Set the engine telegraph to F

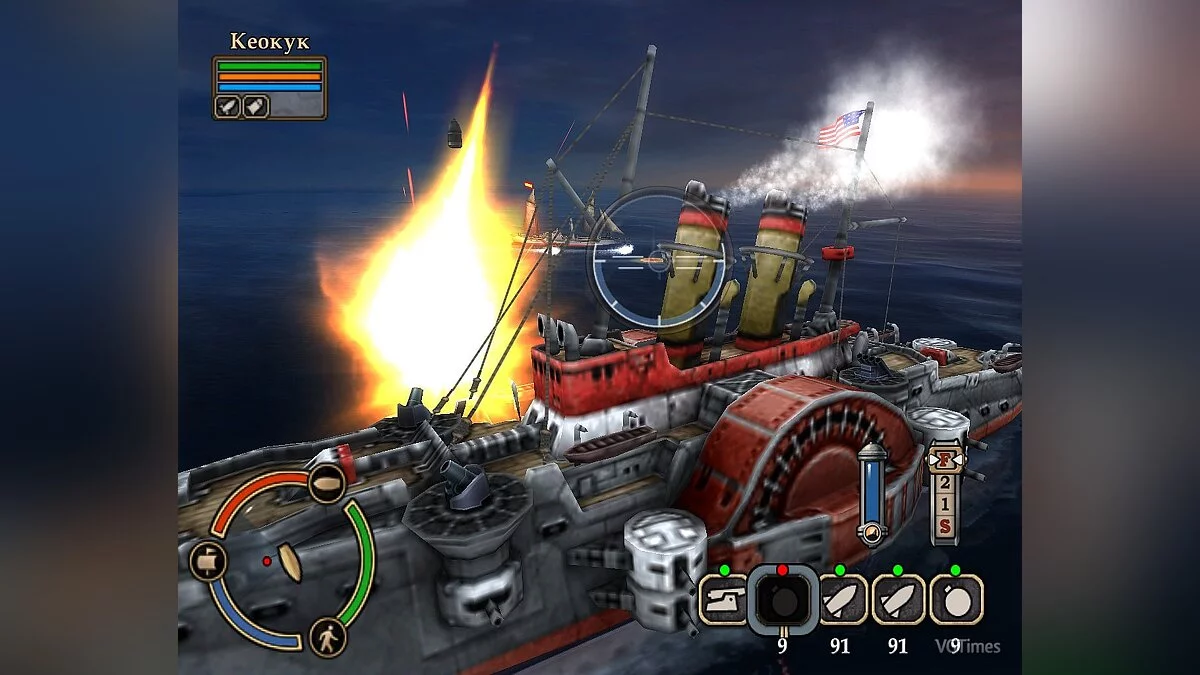943,459
